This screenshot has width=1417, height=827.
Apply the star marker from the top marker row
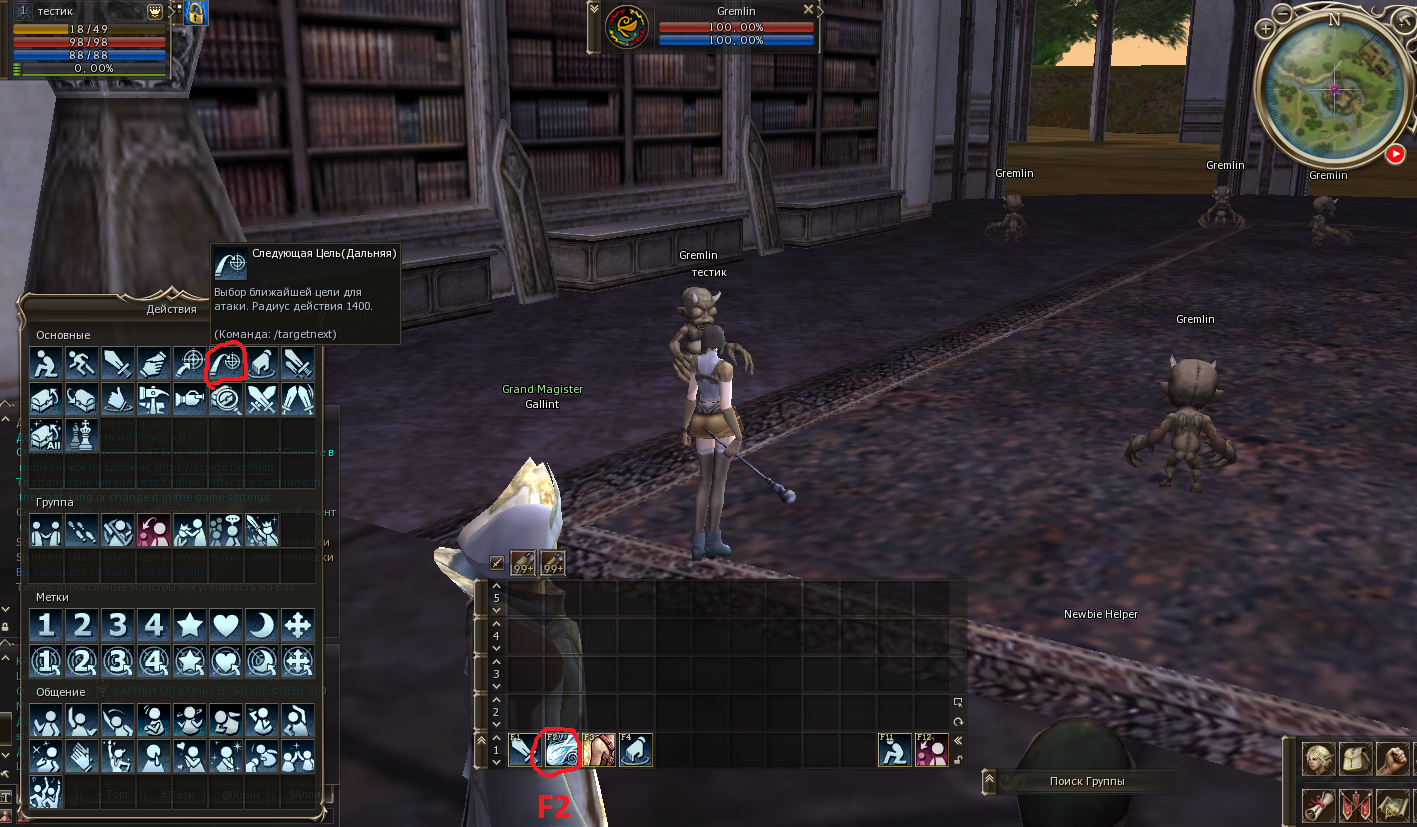click(x=190, y=626)
